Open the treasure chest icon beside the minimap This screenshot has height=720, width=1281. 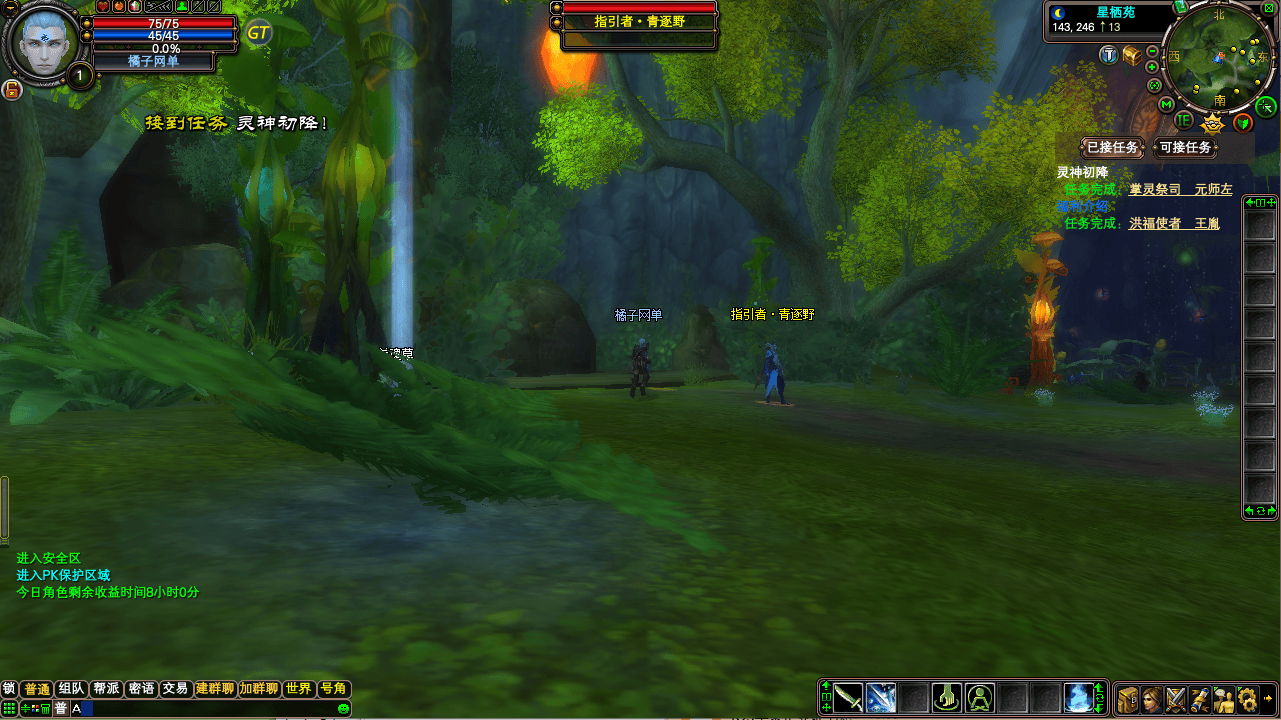[x=1131, y=56]
